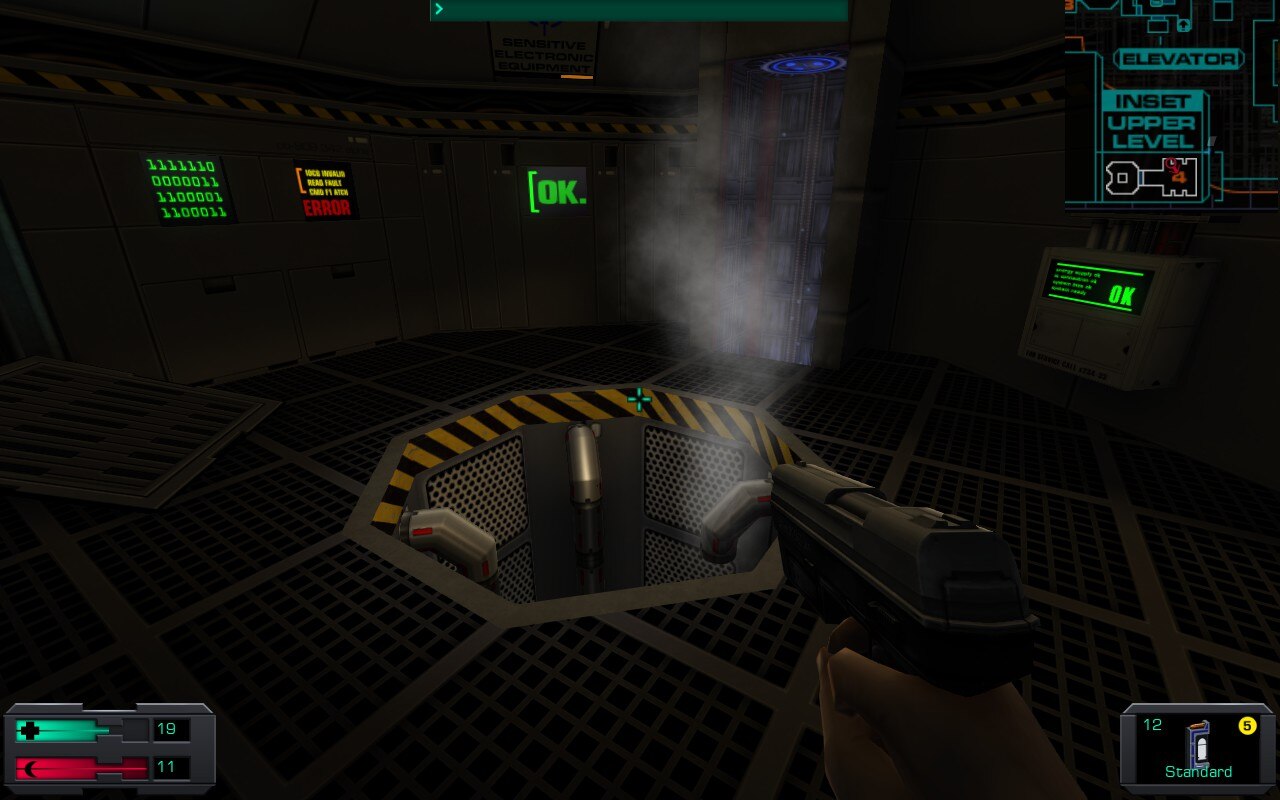Screen dimensions: 1280x800
Task: Select the ELEVATOR label on the minimap
Action: 1180,59
